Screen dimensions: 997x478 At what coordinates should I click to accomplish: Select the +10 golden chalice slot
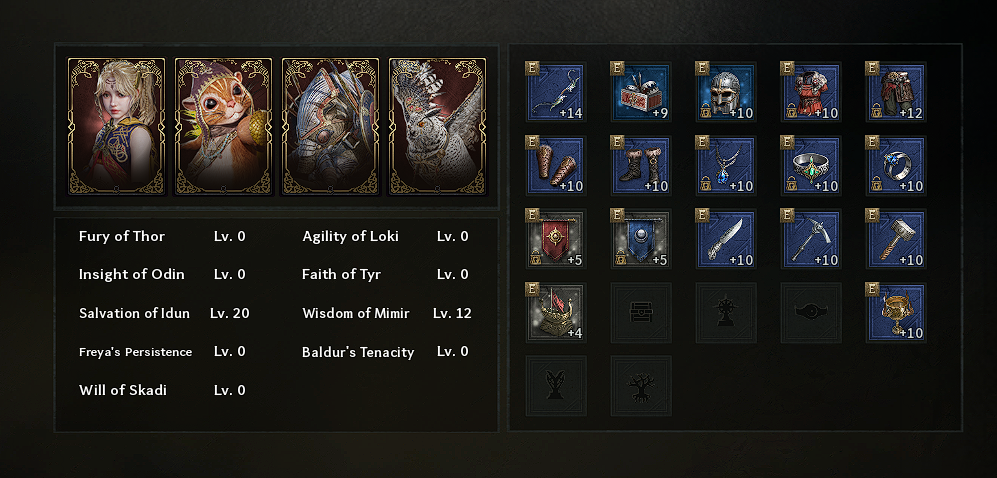coord(896,312)
